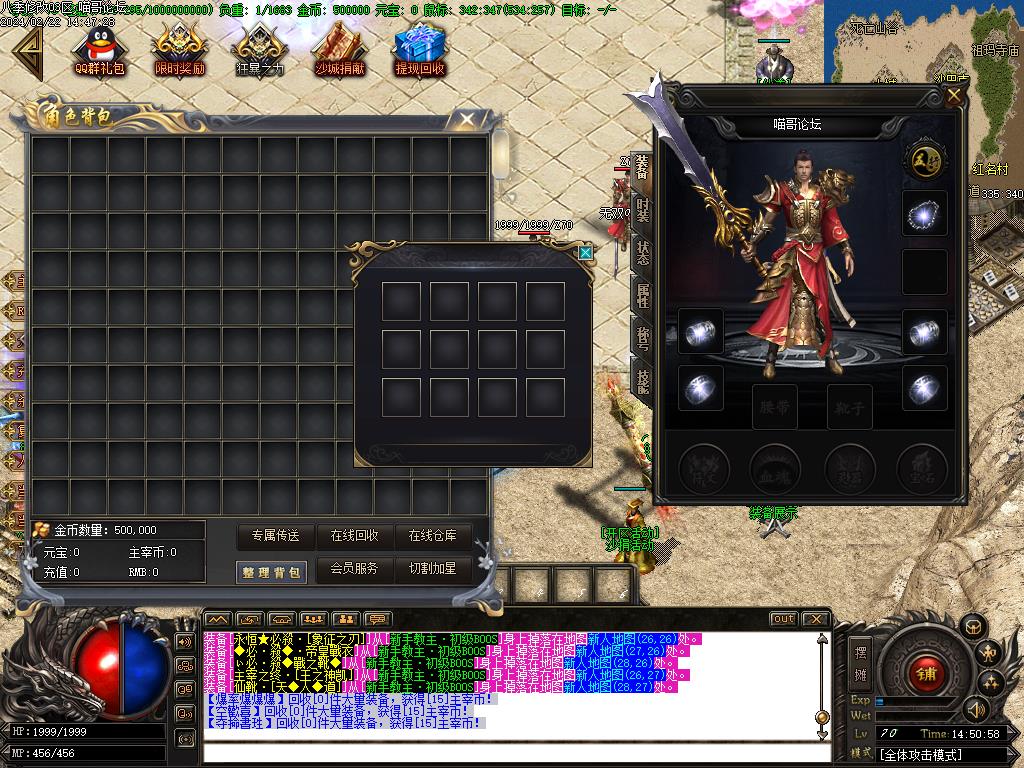Open the red 铺 shop button
The image size is (1024, 768).
click(x=924, y=673)
